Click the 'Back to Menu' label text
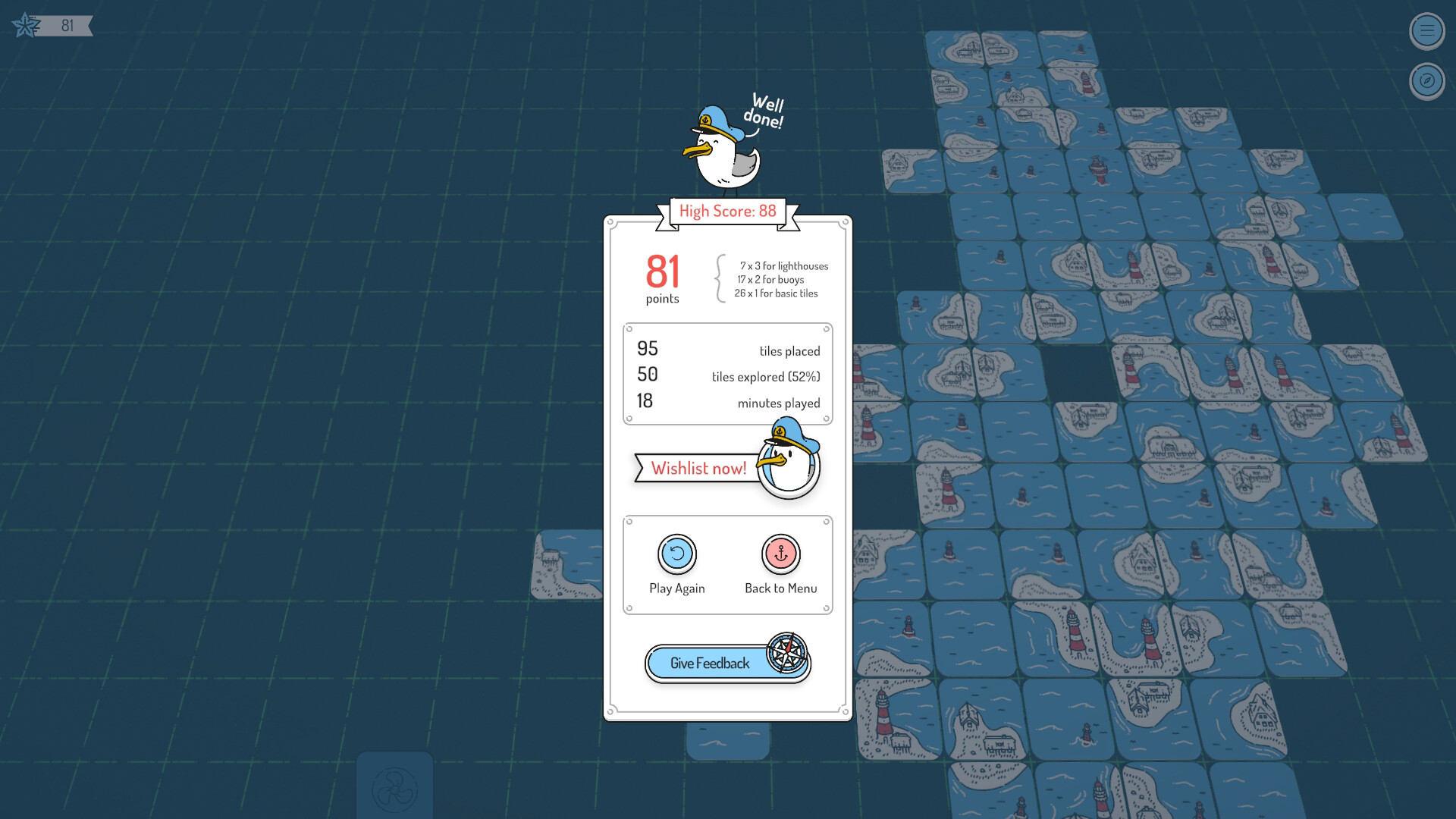 coord(781,588)
